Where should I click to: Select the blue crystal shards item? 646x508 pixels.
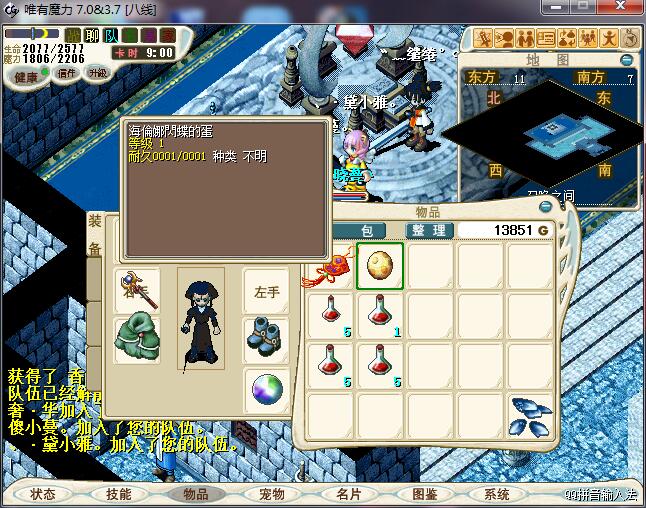(x=529, y=415)
